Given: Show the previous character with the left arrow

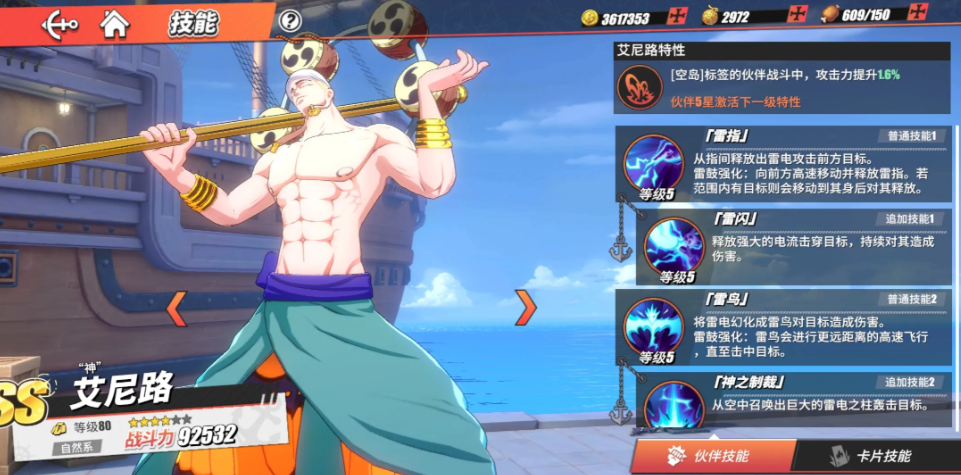Looking at the screenshot, I should 176,308.
